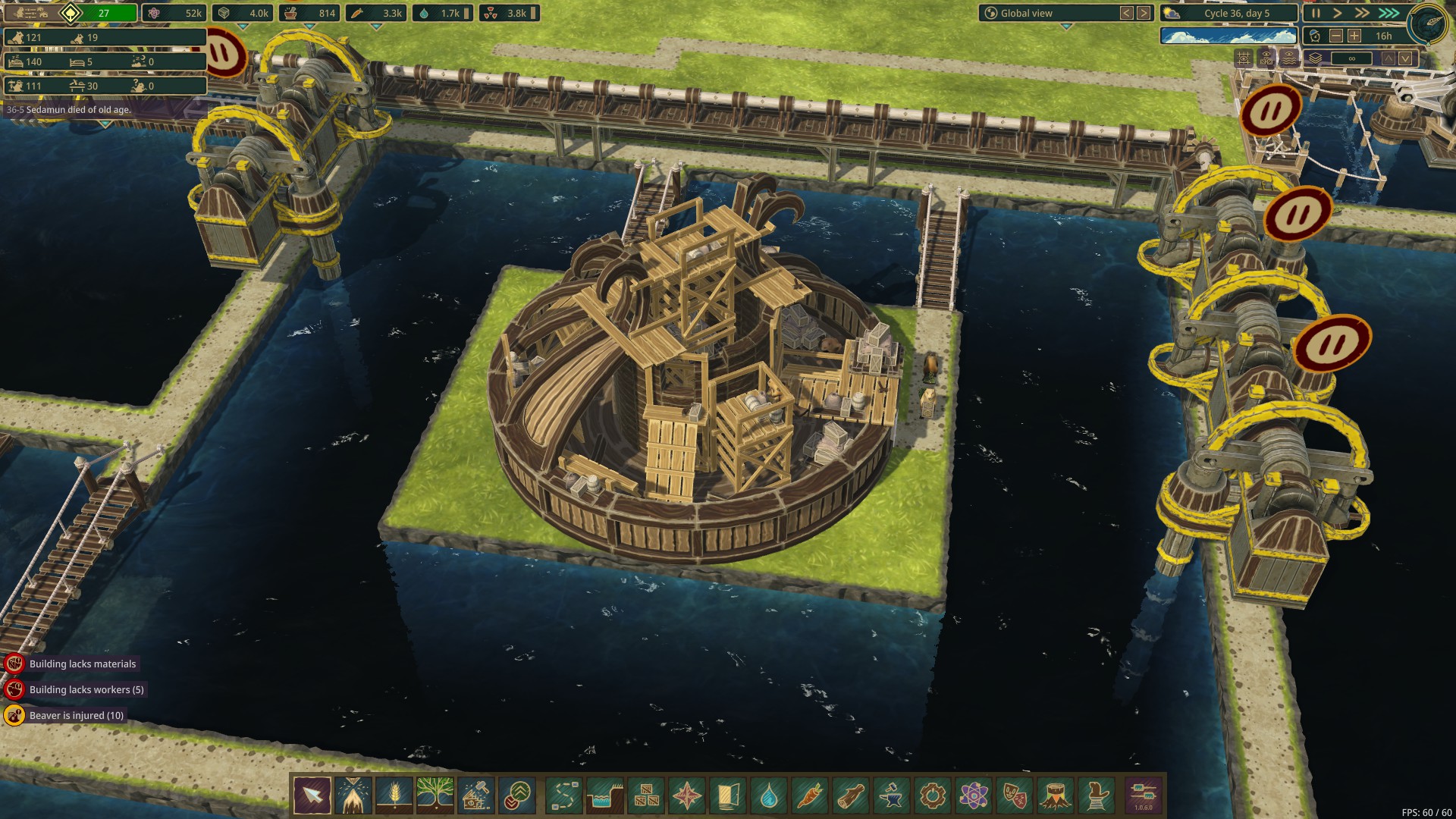Set game speed to double arrows
The image size is (1456, 819).
pyautogui.click(x=1363, y=13)
